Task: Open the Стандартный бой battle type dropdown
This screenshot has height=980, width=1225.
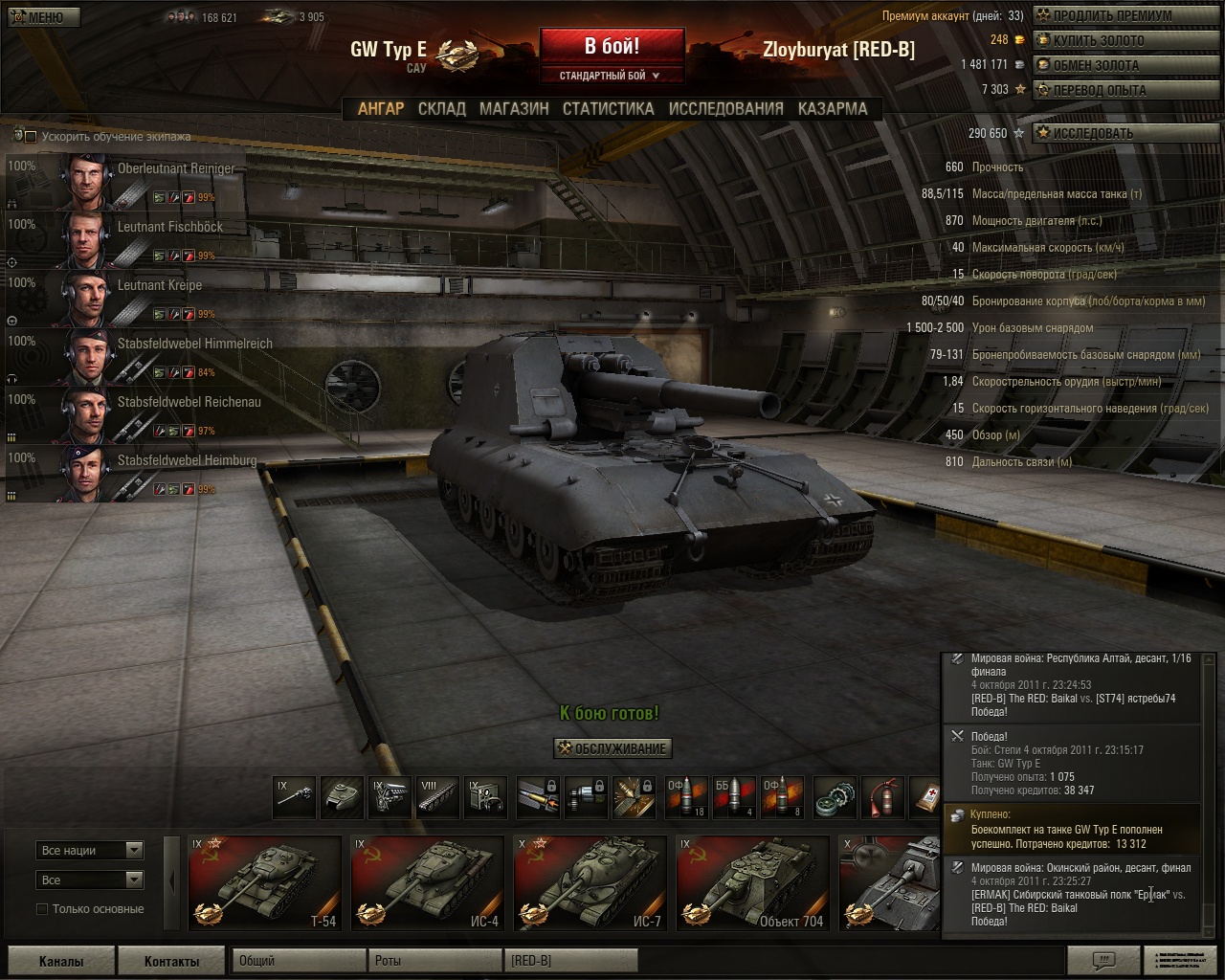Action: click(611, 76)
